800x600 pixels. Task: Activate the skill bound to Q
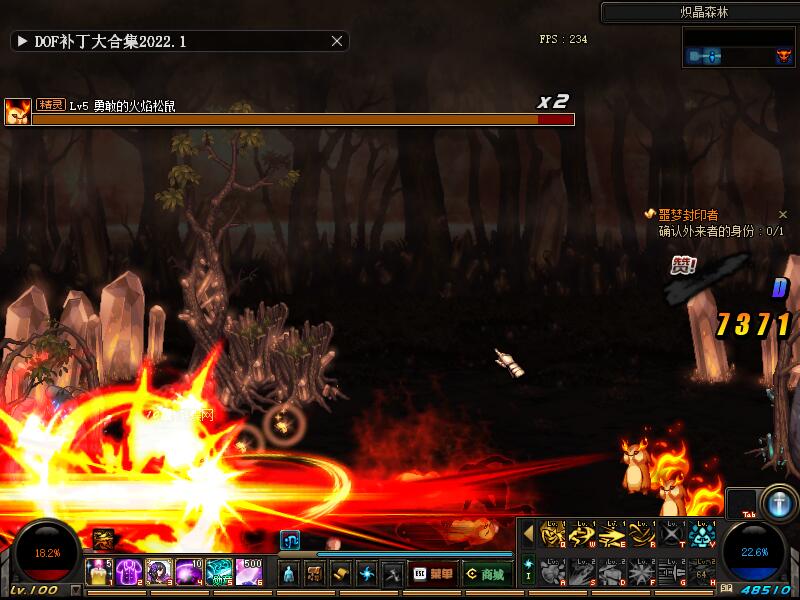coord(553,535)
